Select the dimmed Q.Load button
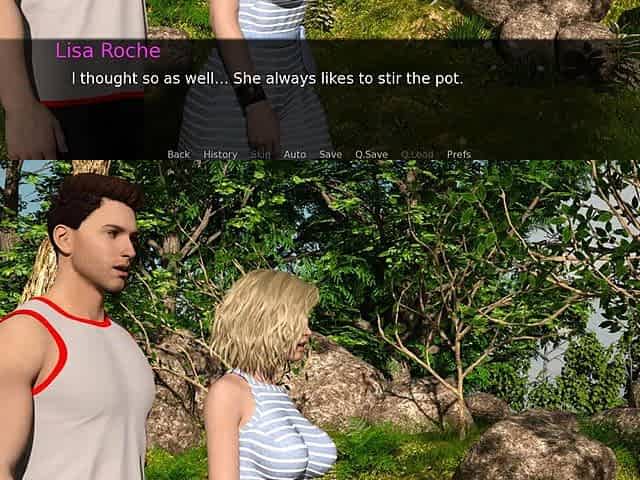 pyautogui.click(x=417, y=155)
